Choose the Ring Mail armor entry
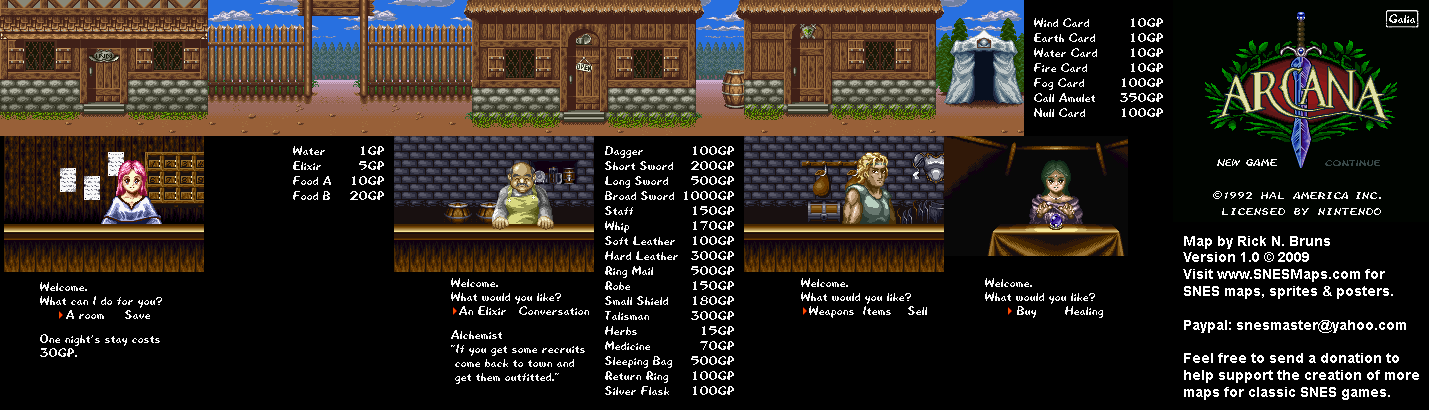Viewport: 1429px width, 410px height. 632,271
